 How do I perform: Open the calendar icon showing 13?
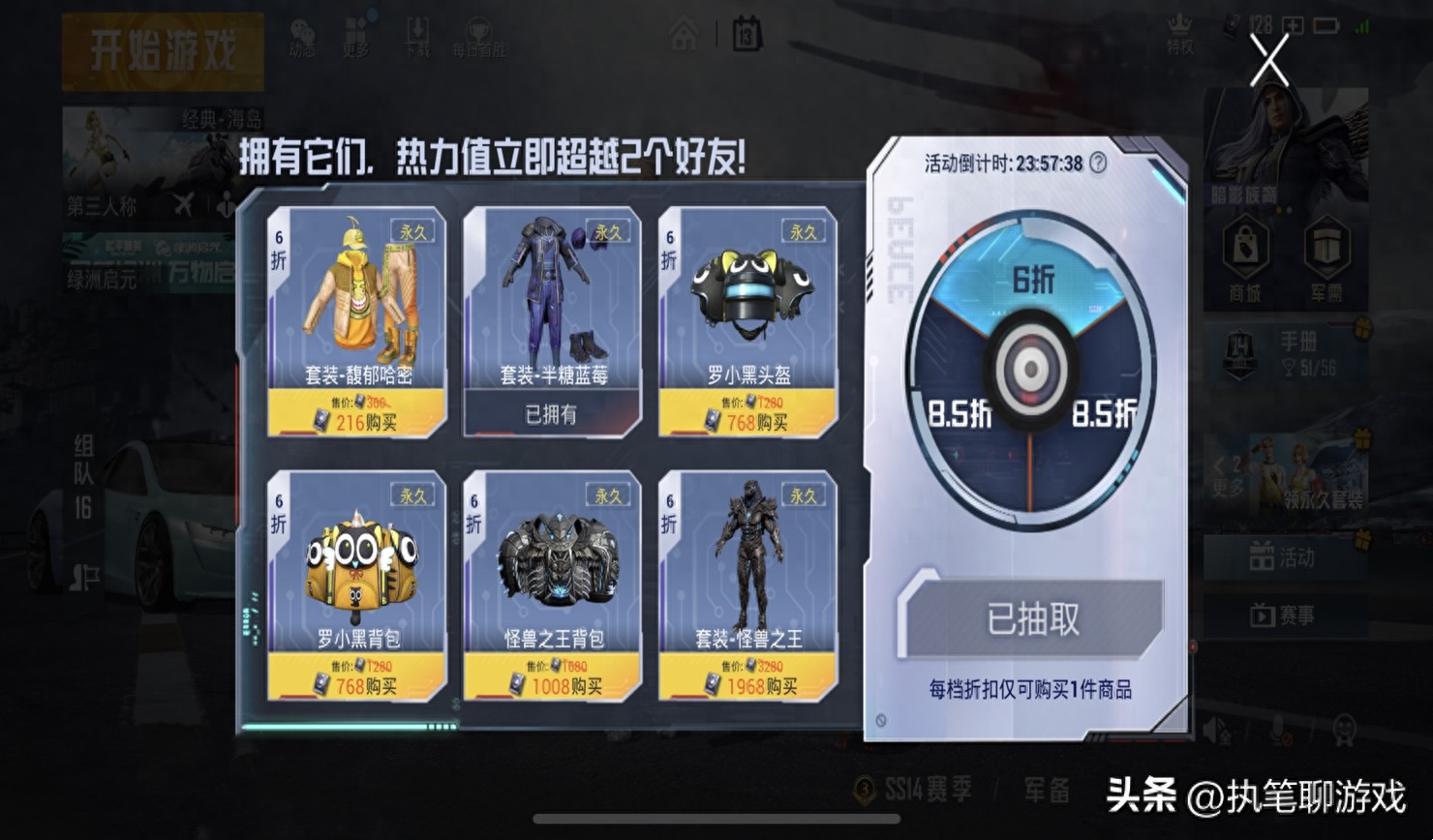[x=746, y=32]
